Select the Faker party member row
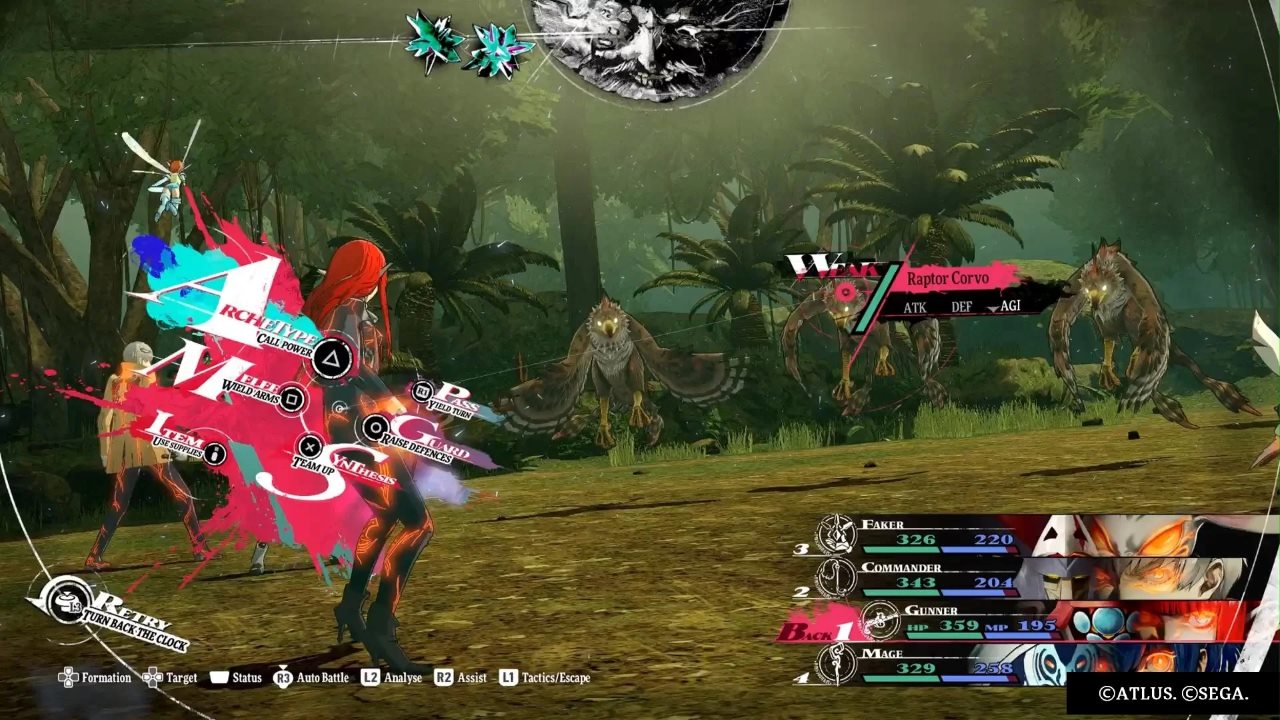Viewport: 1280px width, 720px height. coord(940,535)
